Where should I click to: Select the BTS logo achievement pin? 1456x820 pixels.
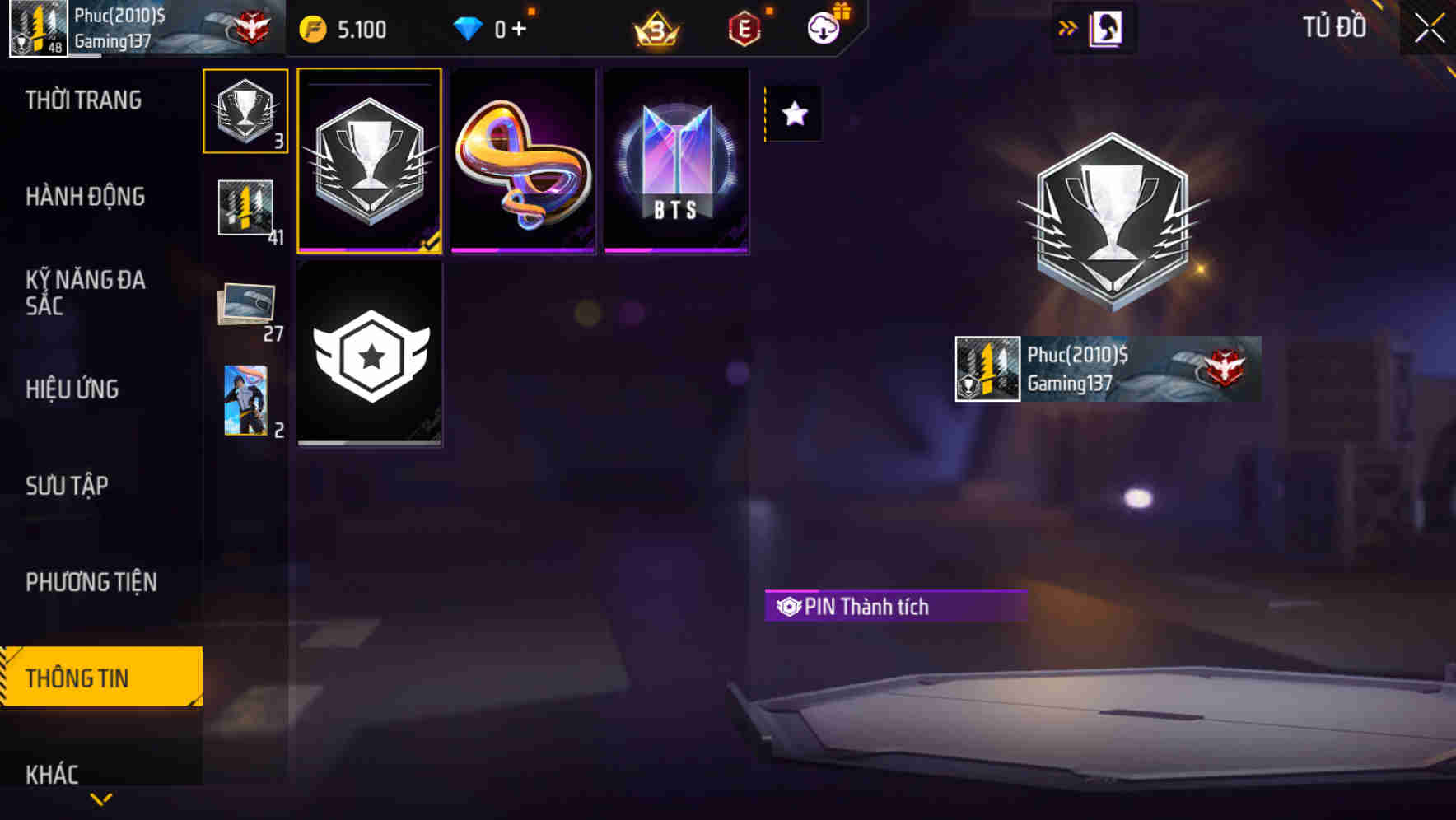tap(675, 161)
